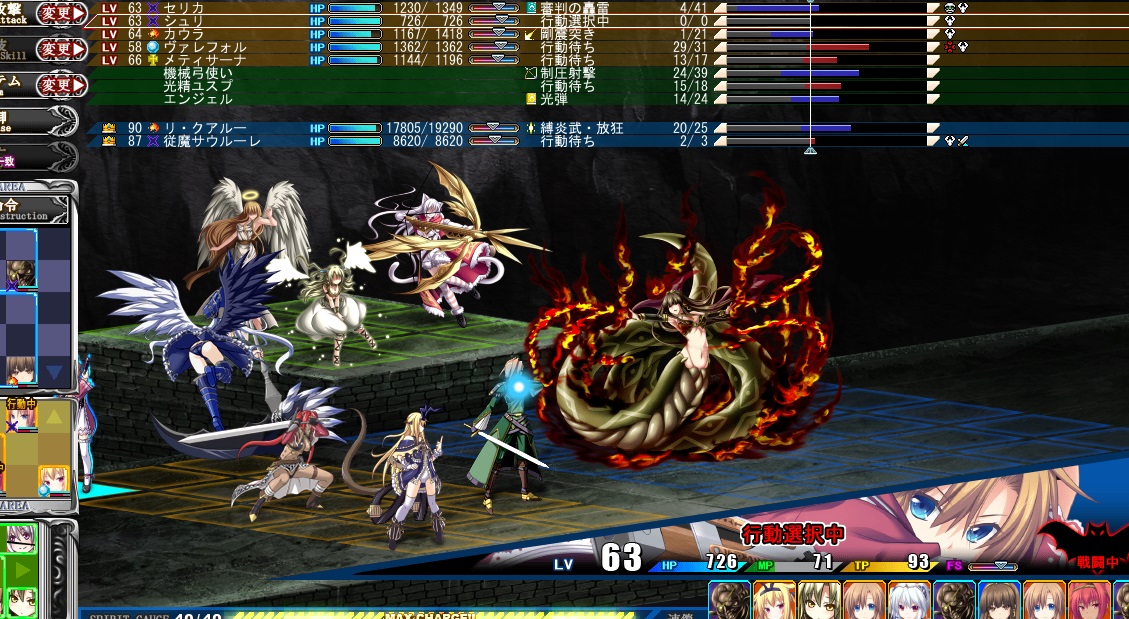Image resolution: width=1129 pixels, height=619 pixels.
Task: Click the up arrow on the tan formation grid
Action: pos(54,416)
